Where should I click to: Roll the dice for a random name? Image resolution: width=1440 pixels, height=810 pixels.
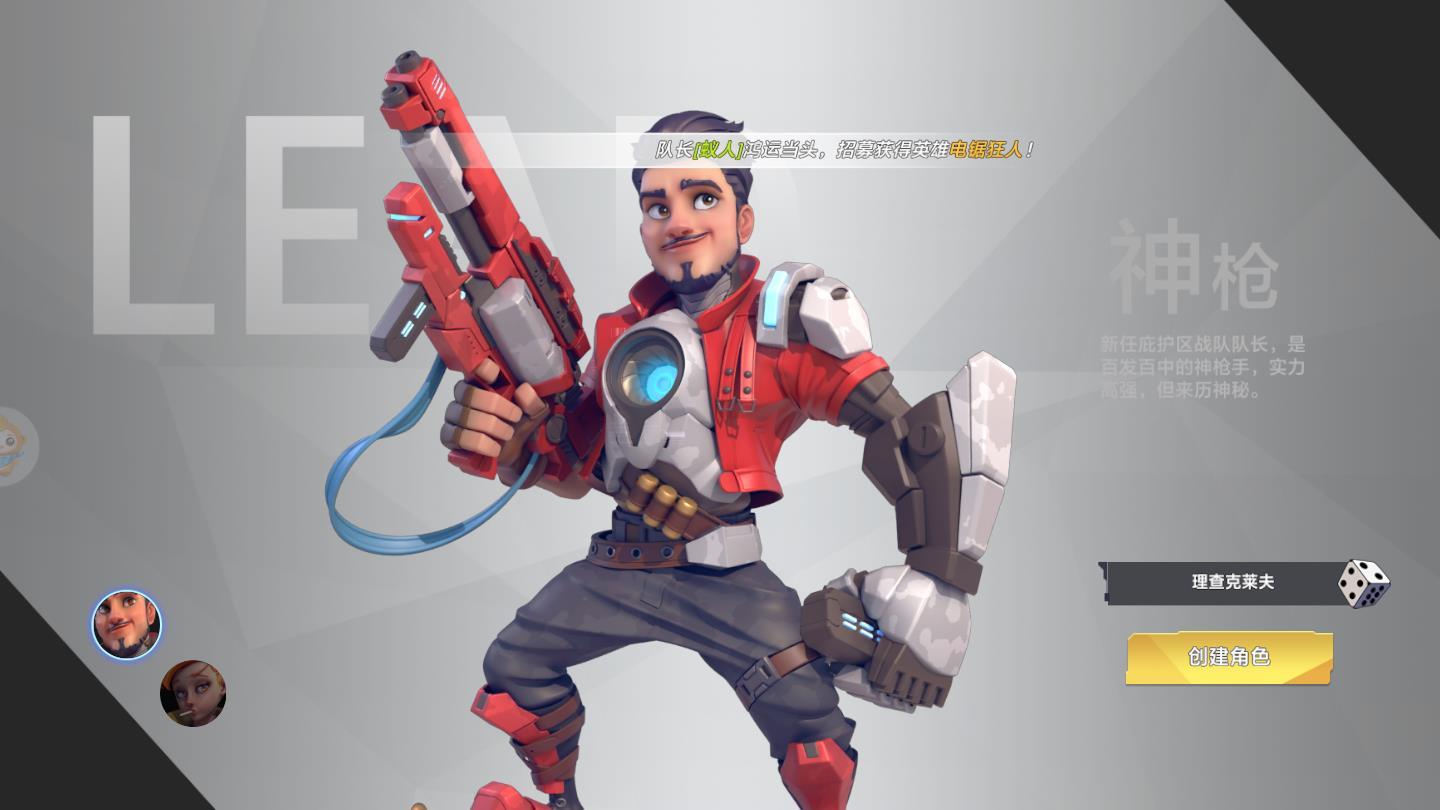pos(1363,583)
